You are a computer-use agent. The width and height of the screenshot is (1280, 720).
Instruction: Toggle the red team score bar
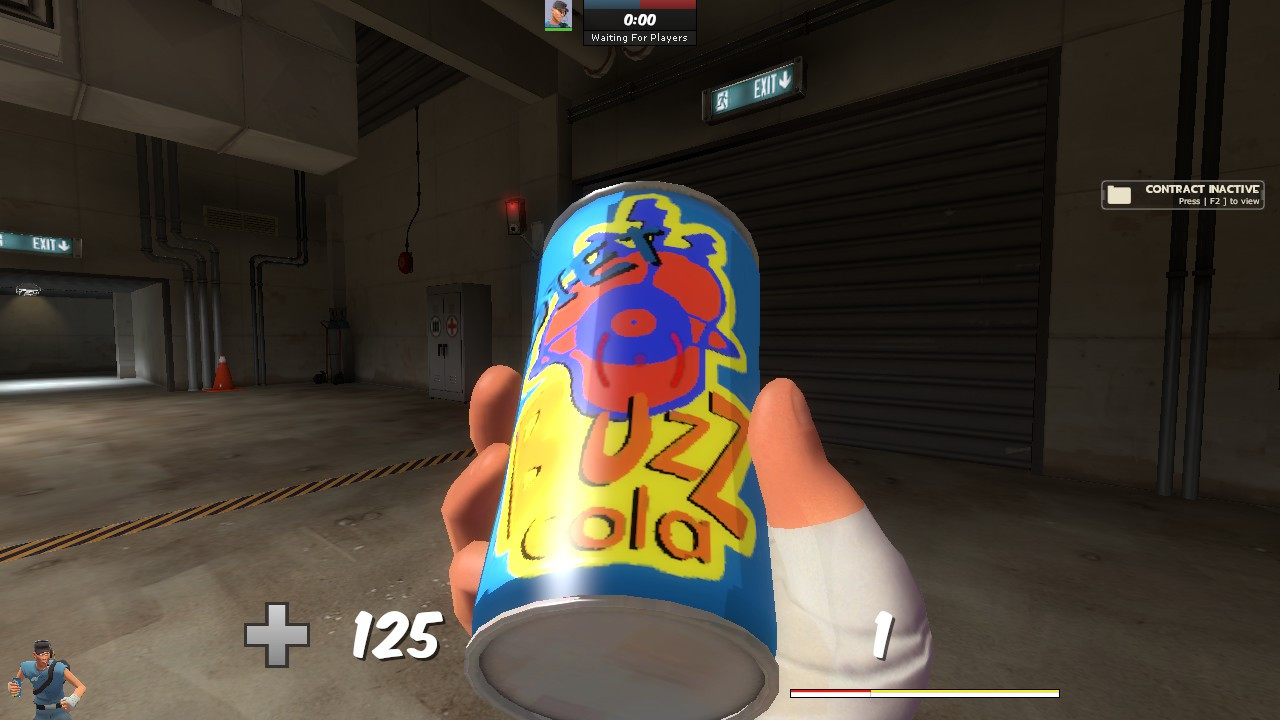tap(670, 4)
